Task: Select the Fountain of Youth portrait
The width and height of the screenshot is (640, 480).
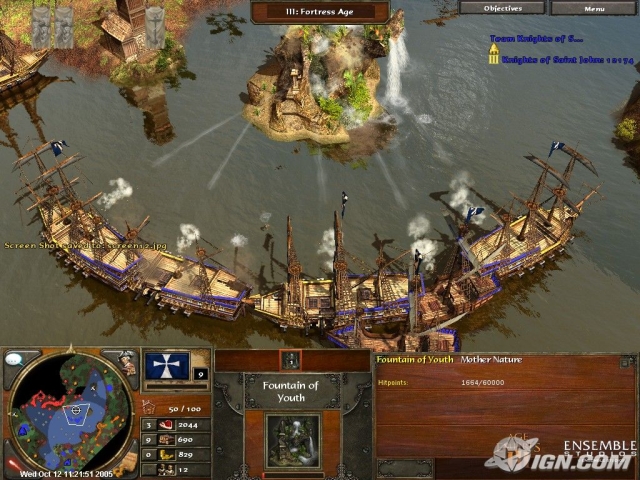Action: (292, 440)
